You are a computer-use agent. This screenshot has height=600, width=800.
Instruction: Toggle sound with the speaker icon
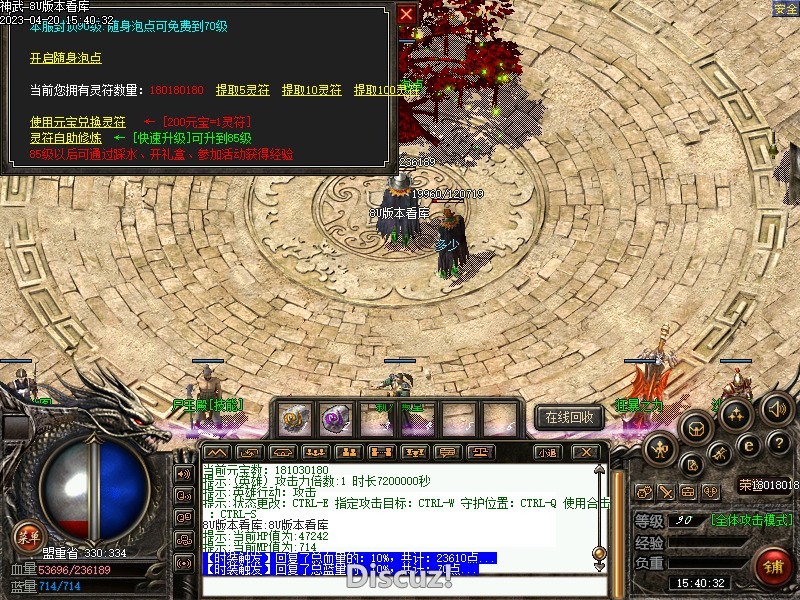(x=777, y=407)
